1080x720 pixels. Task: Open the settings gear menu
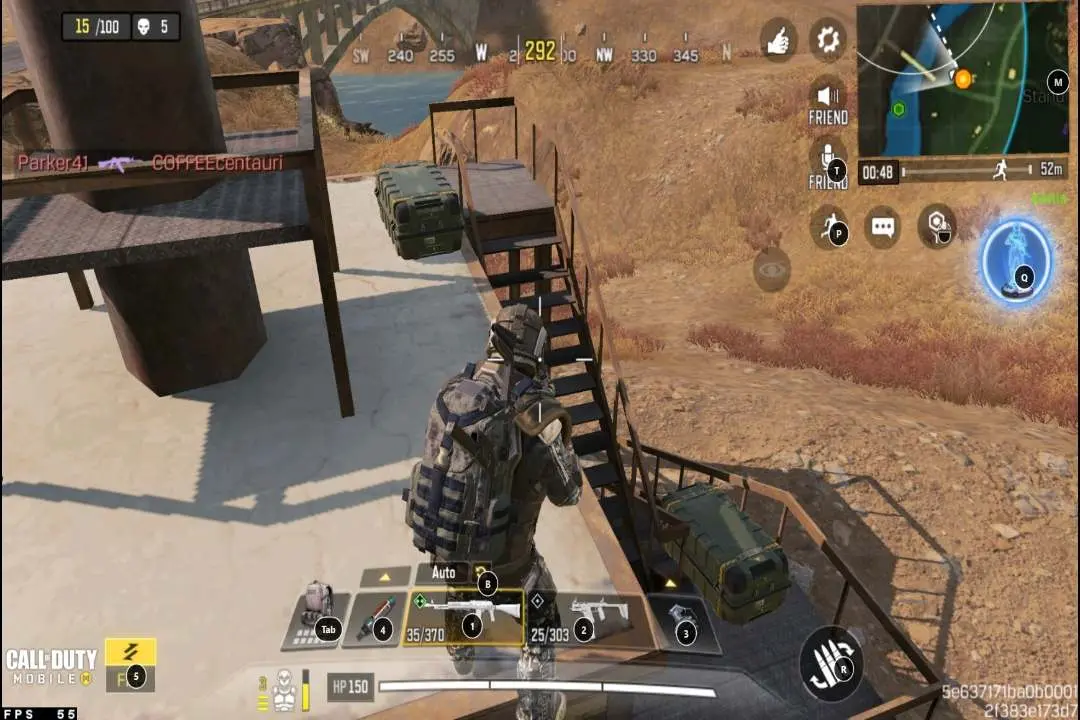[x=827, y=39]
